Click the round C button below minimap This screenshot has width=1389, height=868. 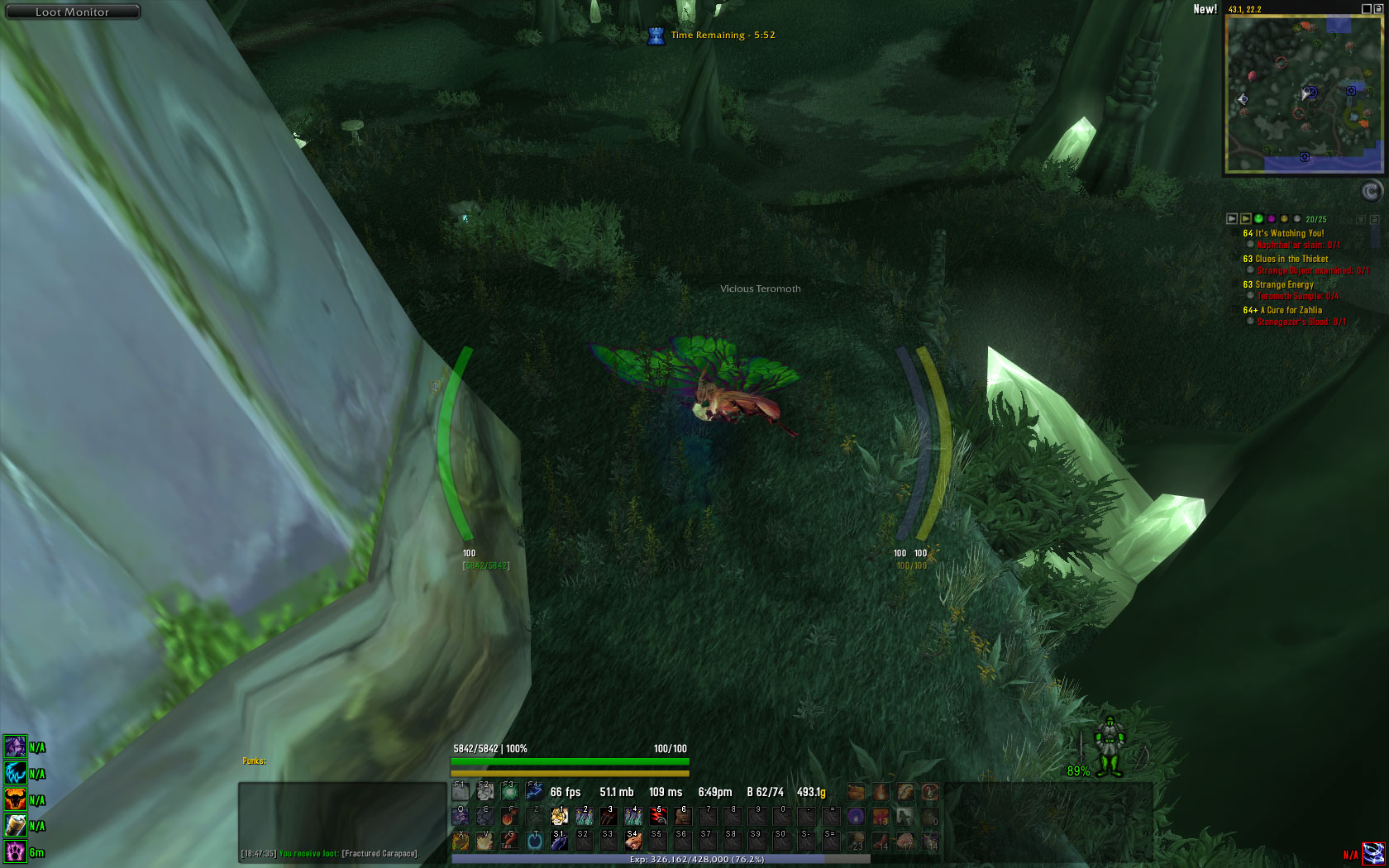click(1371, 192)
